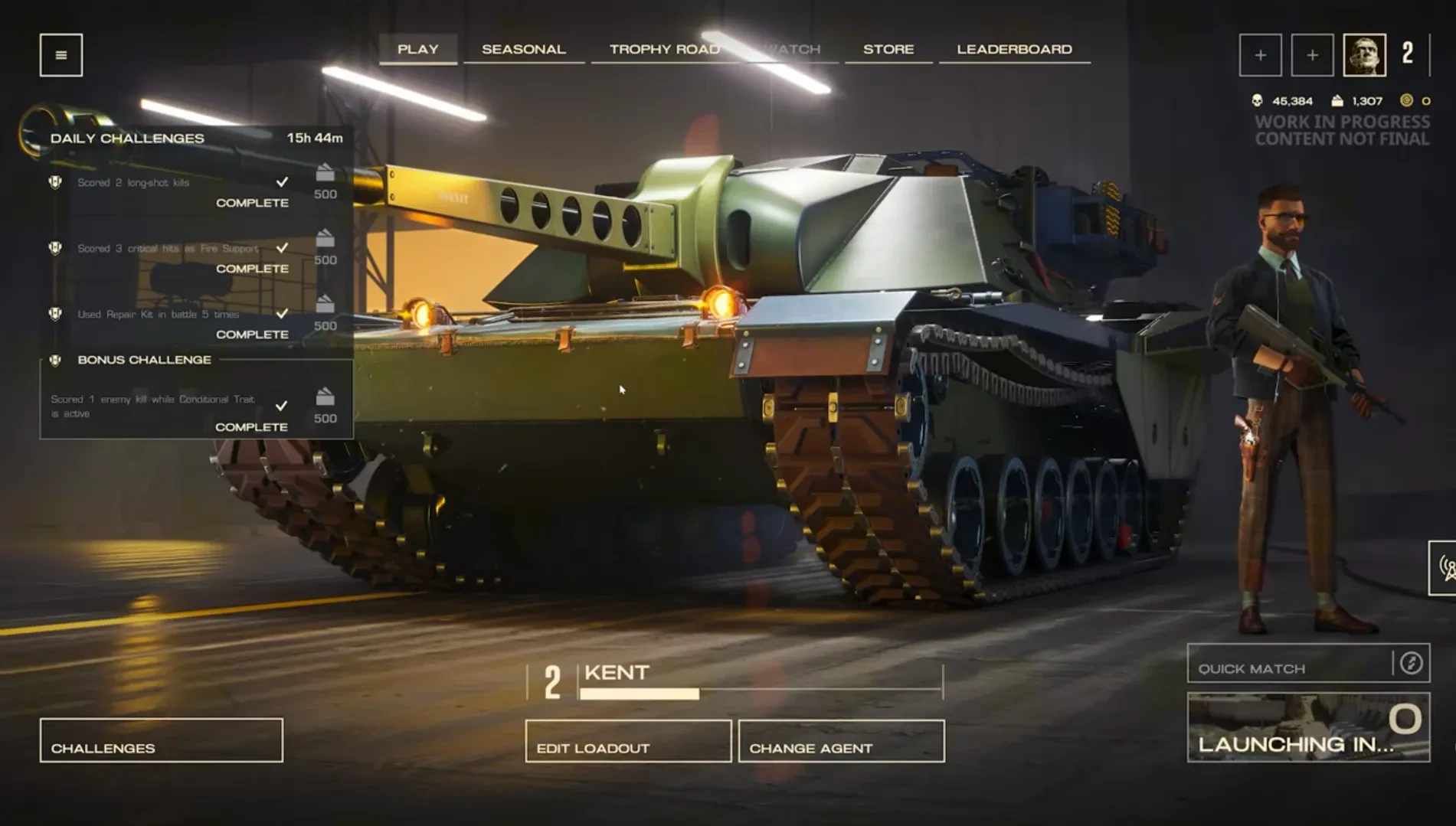Open the hamburger menu button
Screen dimensions: 1456x826
pyautogui.click(x=61, y=55)
